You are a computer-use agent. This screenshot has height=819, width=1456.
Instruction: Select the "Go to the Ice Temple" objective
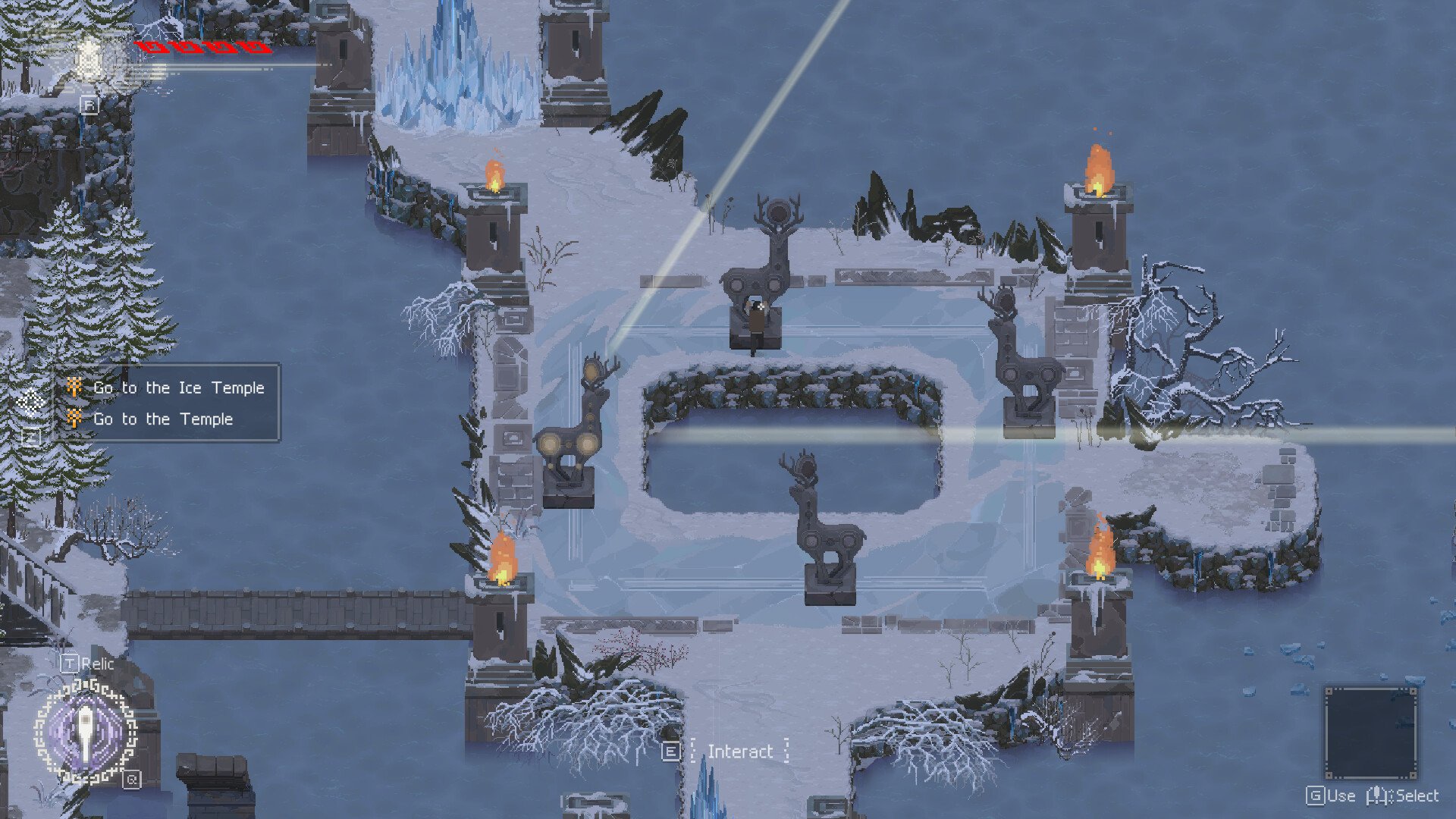tap(178, 388)
